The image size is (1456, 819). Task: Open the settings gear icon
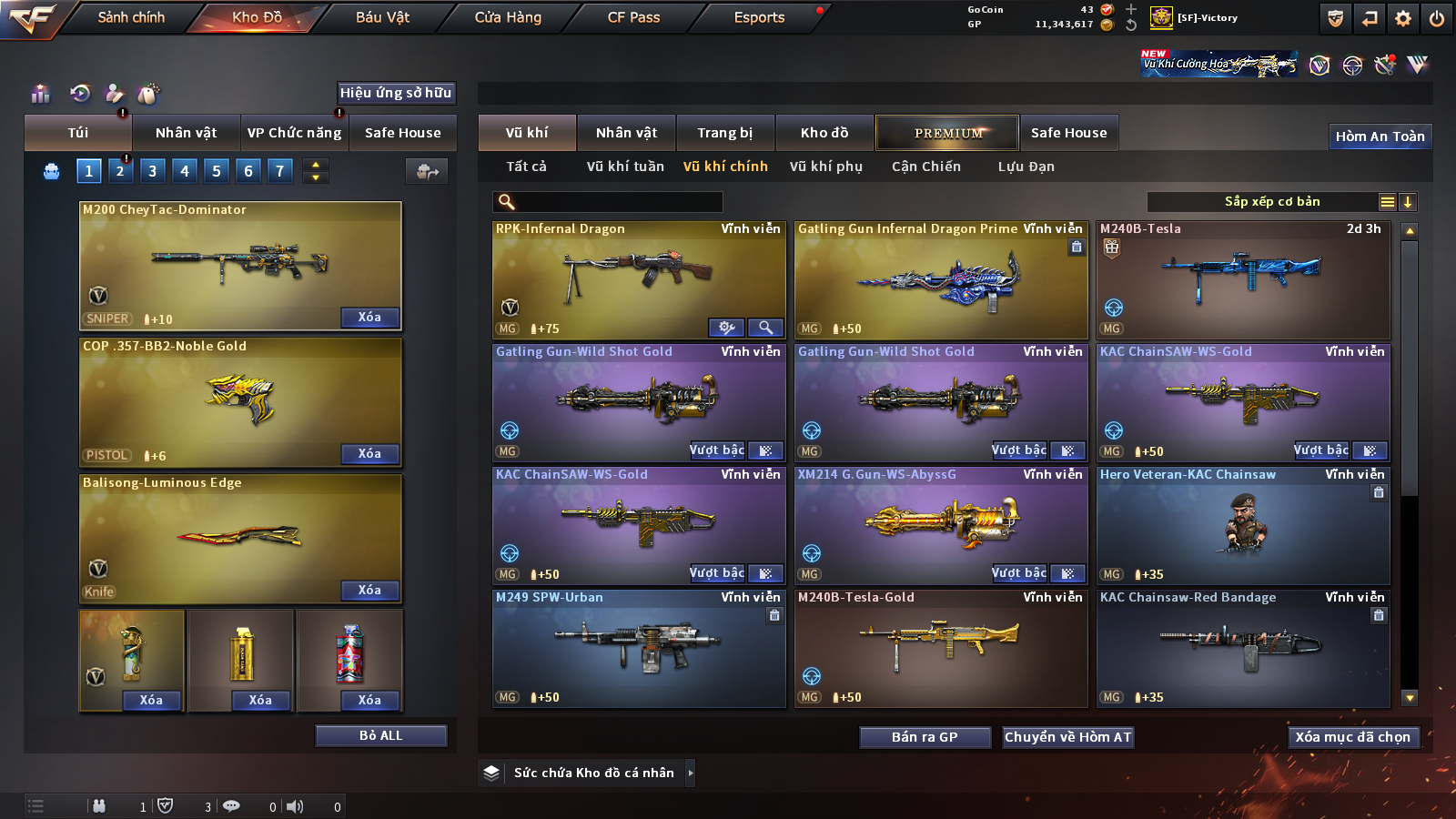(1403, 18)
